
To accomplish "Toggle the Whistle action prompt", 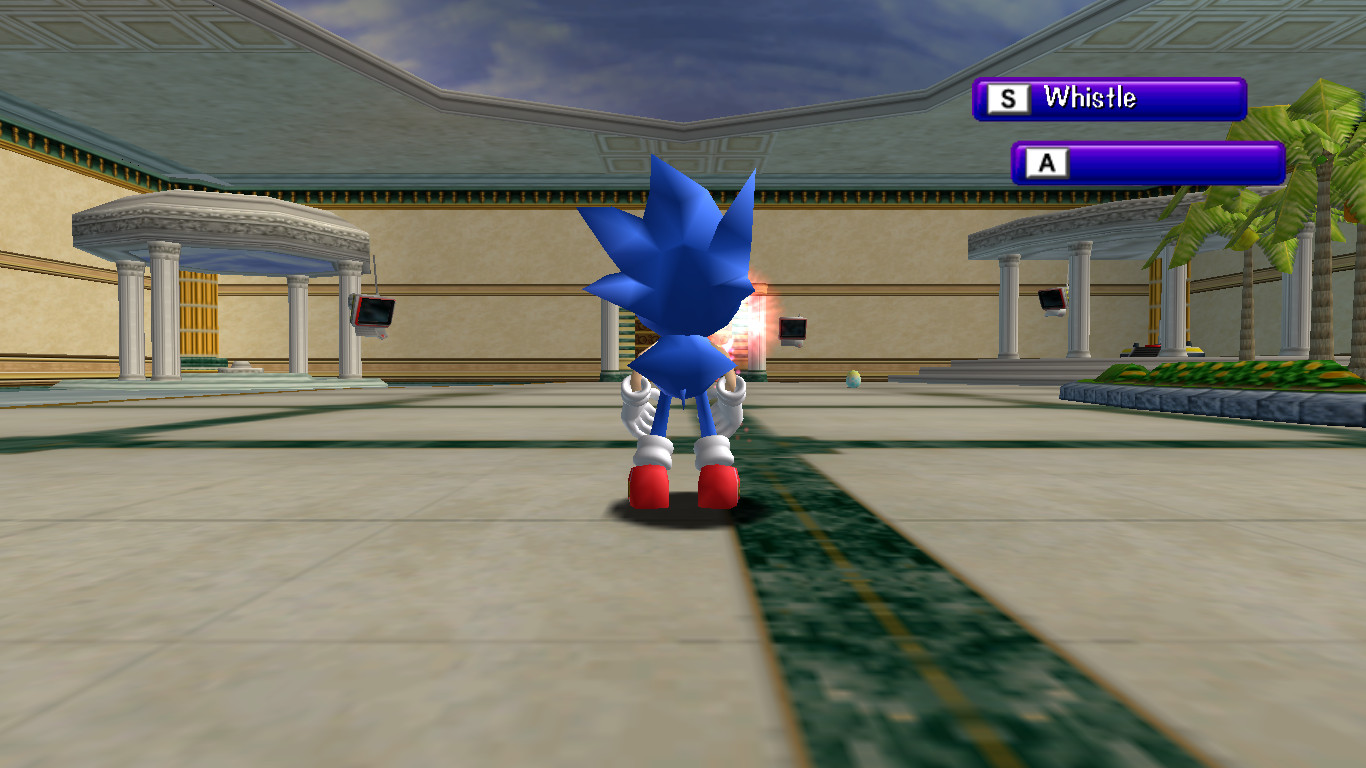I will point(1110,98).
